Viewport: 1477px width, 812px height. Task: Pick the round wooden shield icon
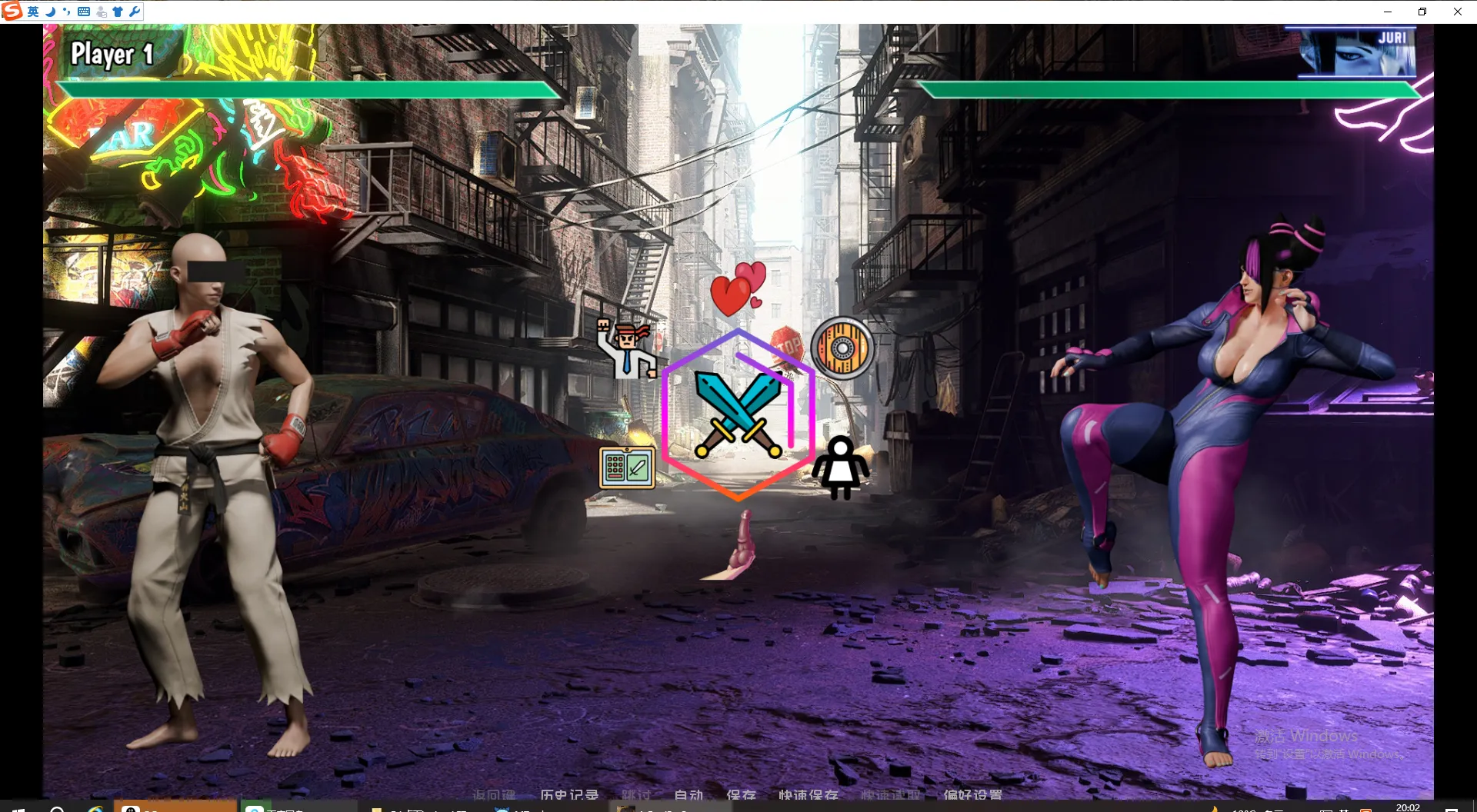click(842, 348)
